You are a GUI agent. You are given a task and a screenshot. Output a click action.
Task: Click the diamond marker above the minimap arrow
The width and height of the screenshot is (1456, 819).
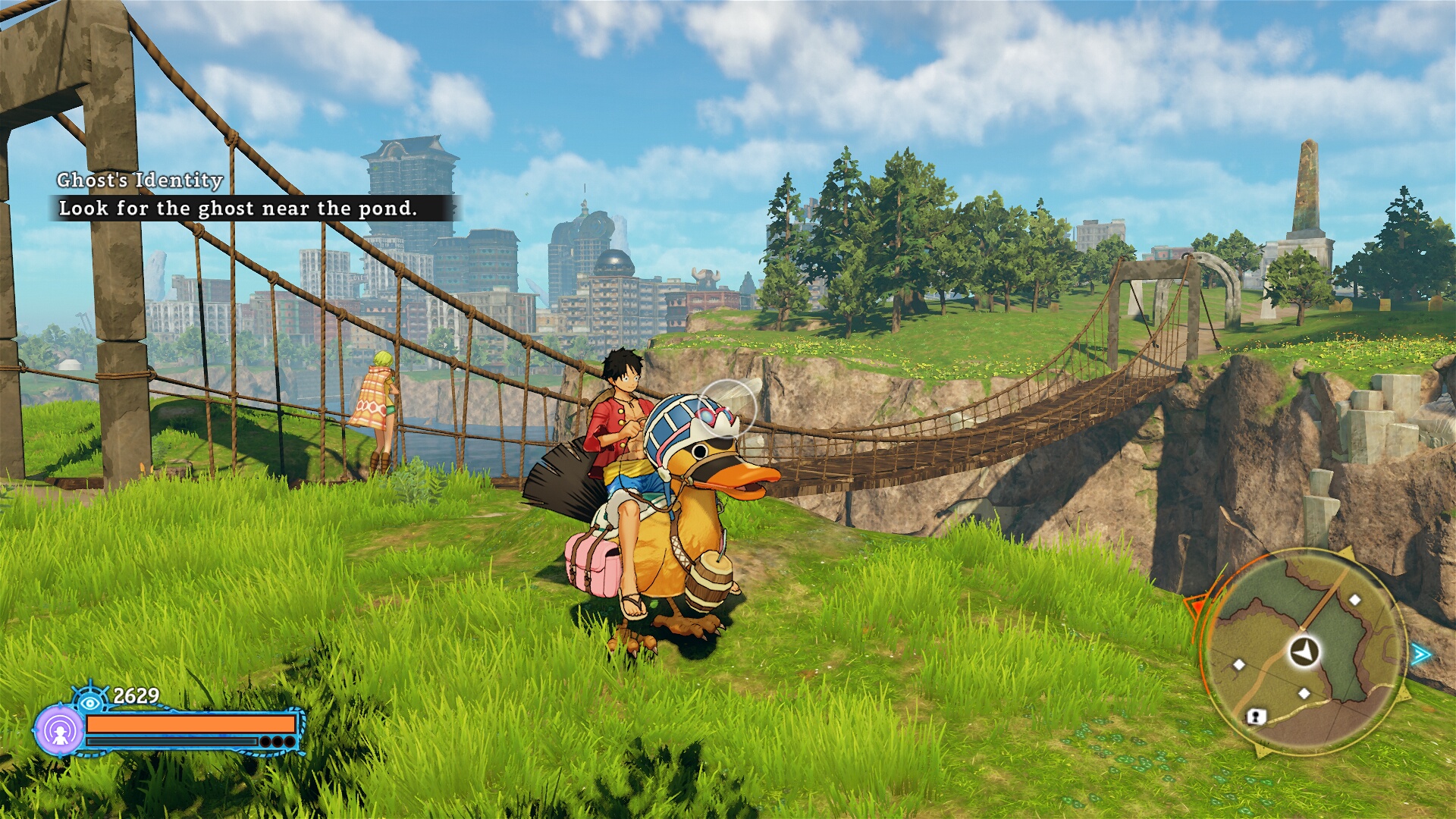[1355, 600]
